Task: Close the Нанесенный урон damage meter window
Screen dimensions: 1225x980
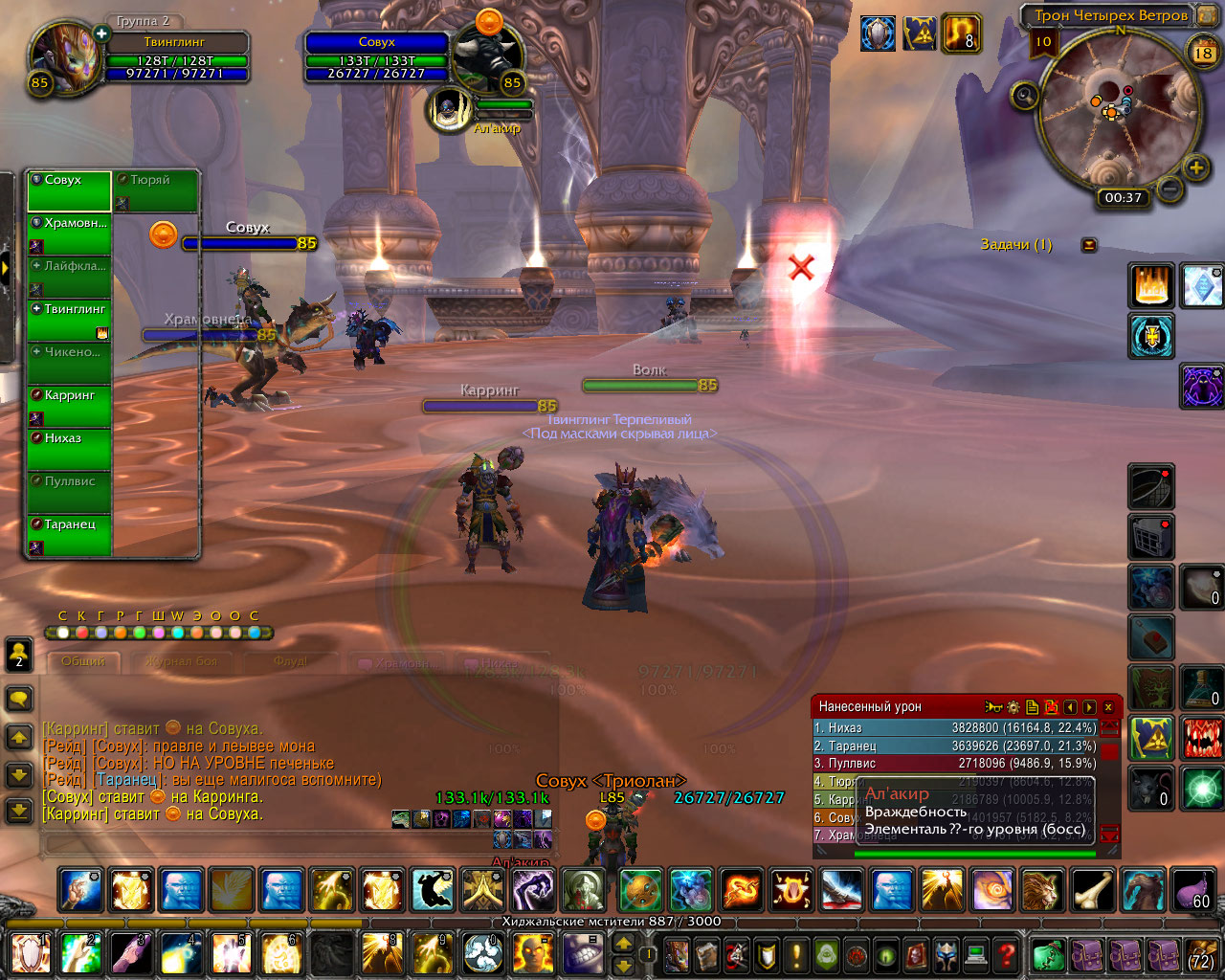Action: point(1108,707)
